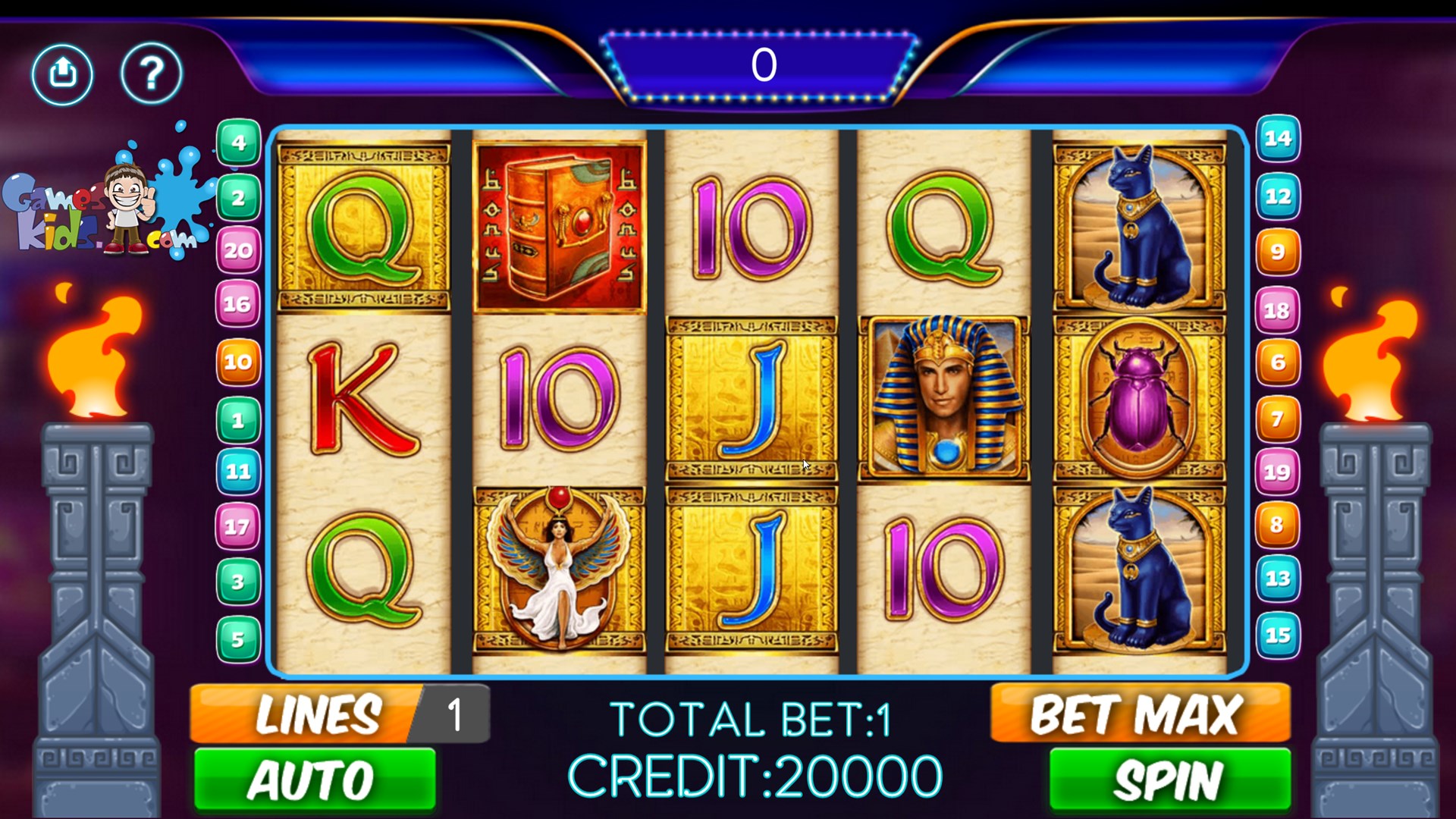Open the help question mark icon
Viewport: 1456px width, 819px height.
pyautogui.click(x=151, y=74)
